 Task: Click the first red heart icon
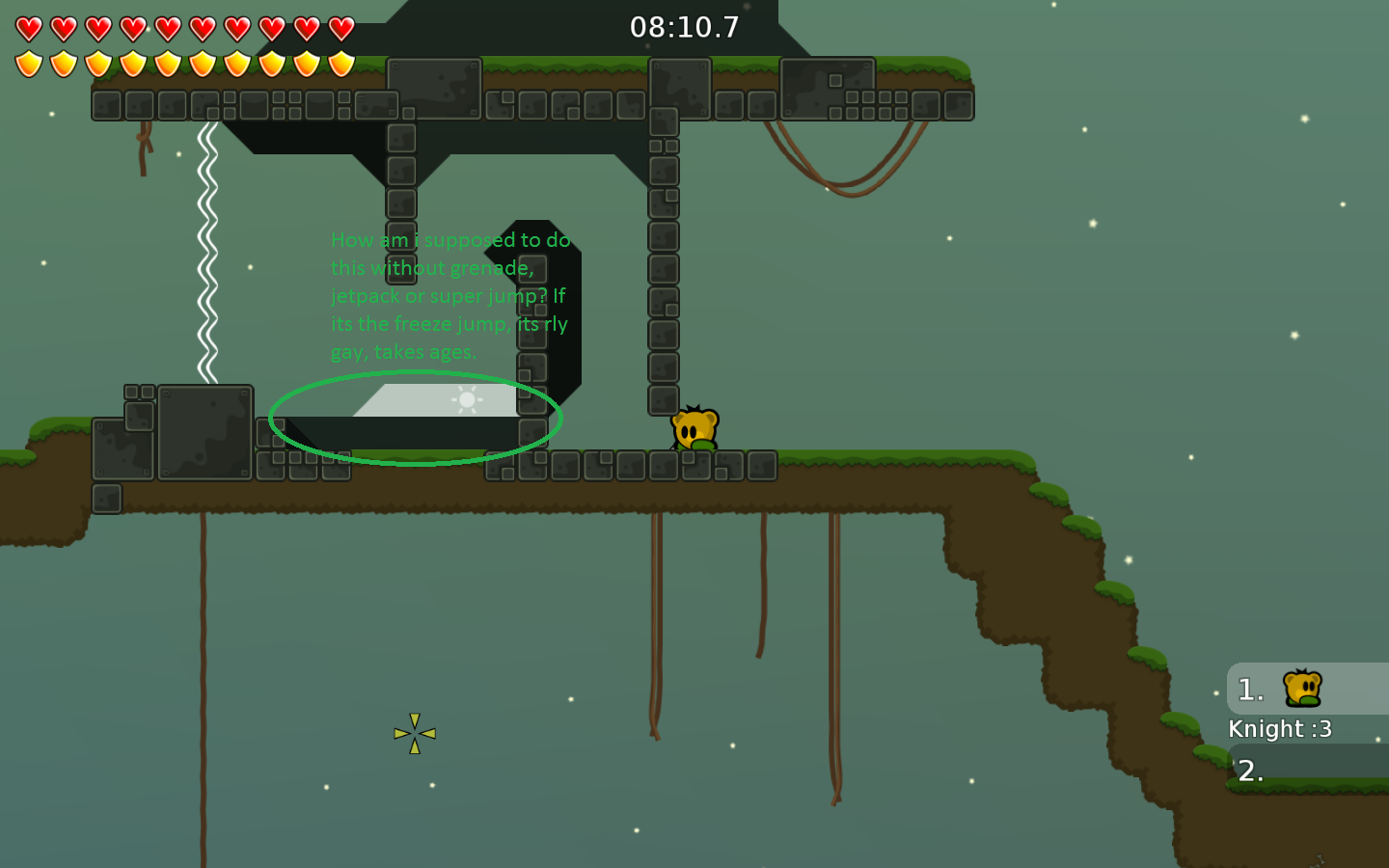point(27,27)
